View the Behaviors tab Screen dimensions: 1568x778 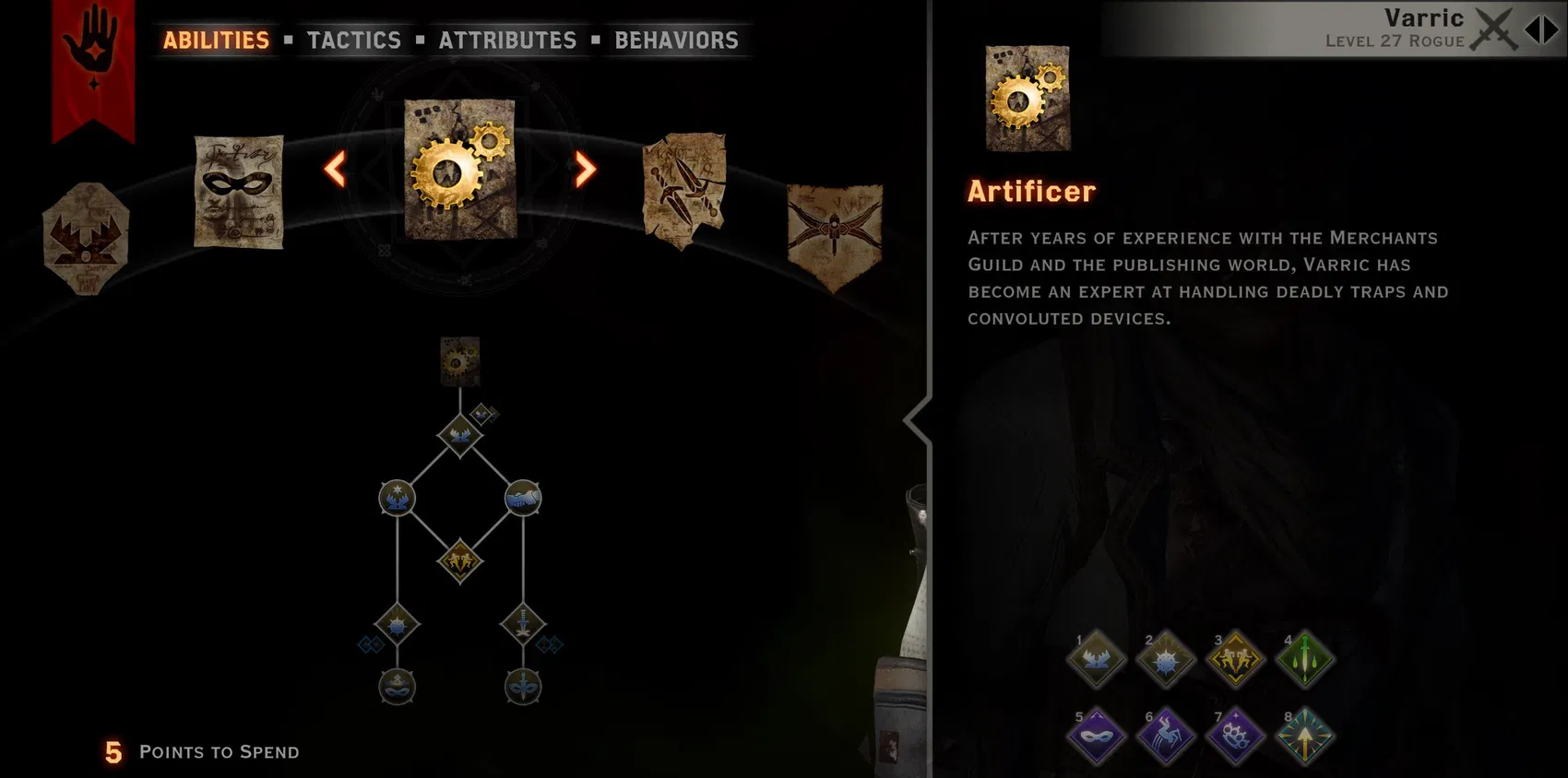pos(675,40)
